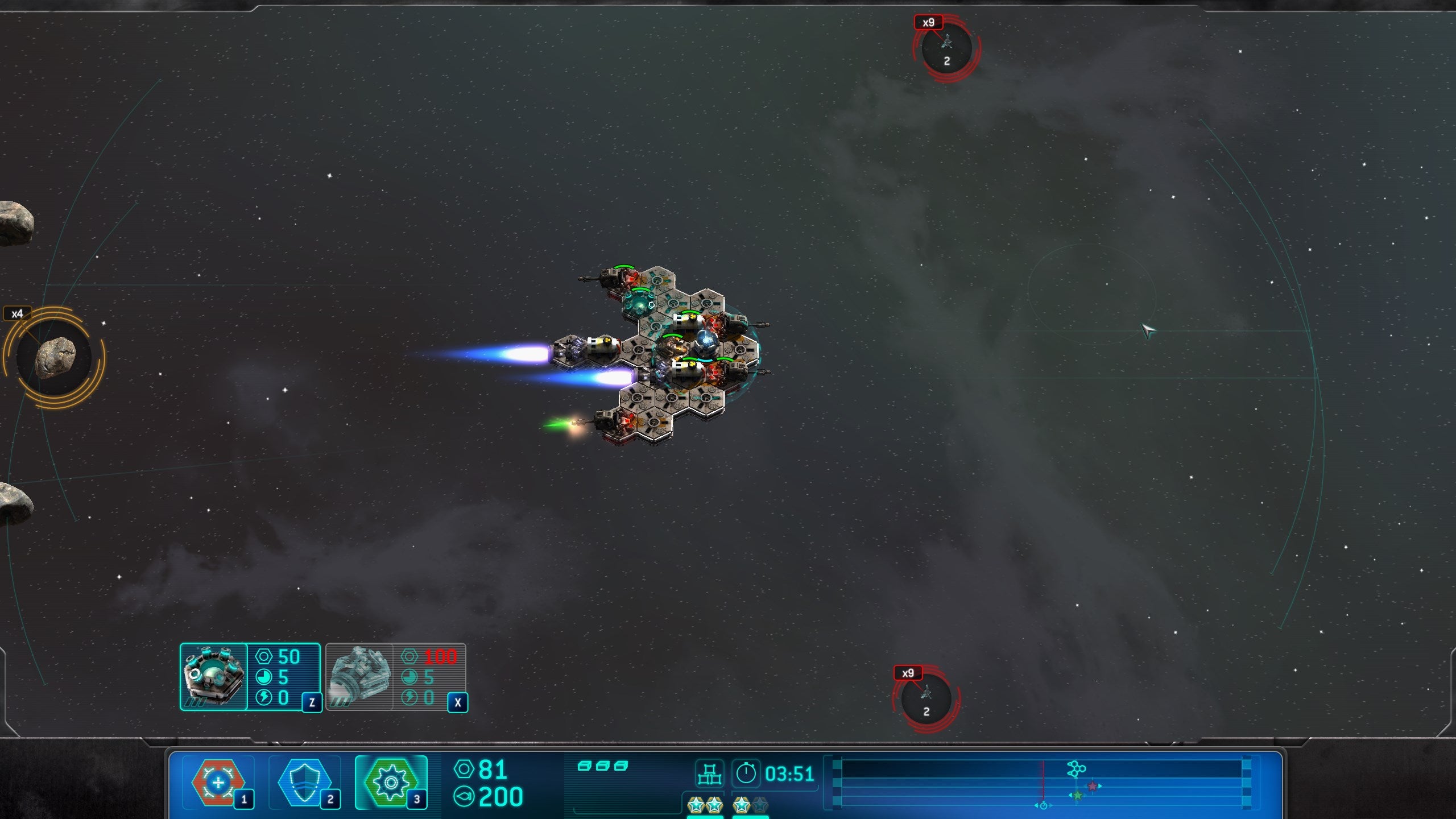Pick the engine module costing 100
The width and height of the screenshot is (1456, 819).
(396, 677)
